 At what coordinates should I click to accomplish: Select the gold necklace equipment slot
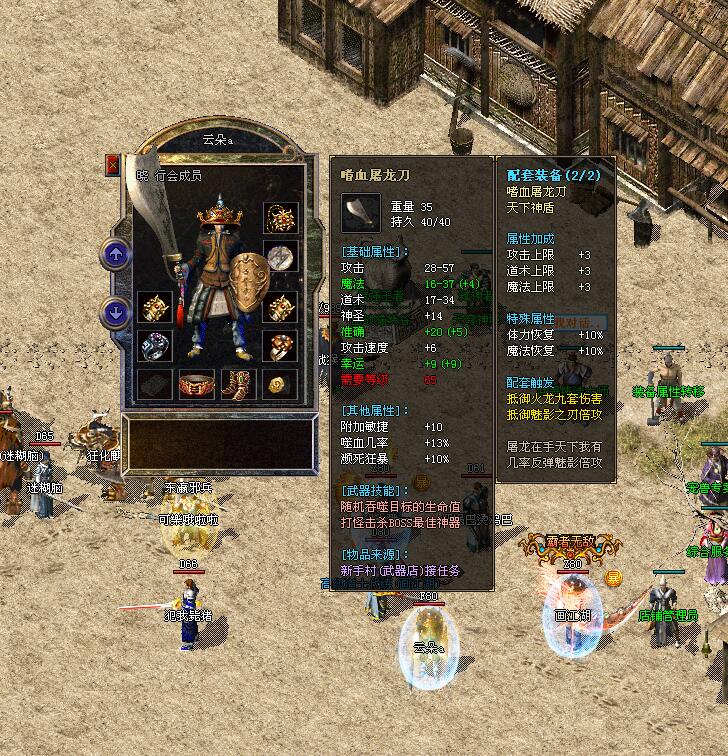(x=279, y=218)
